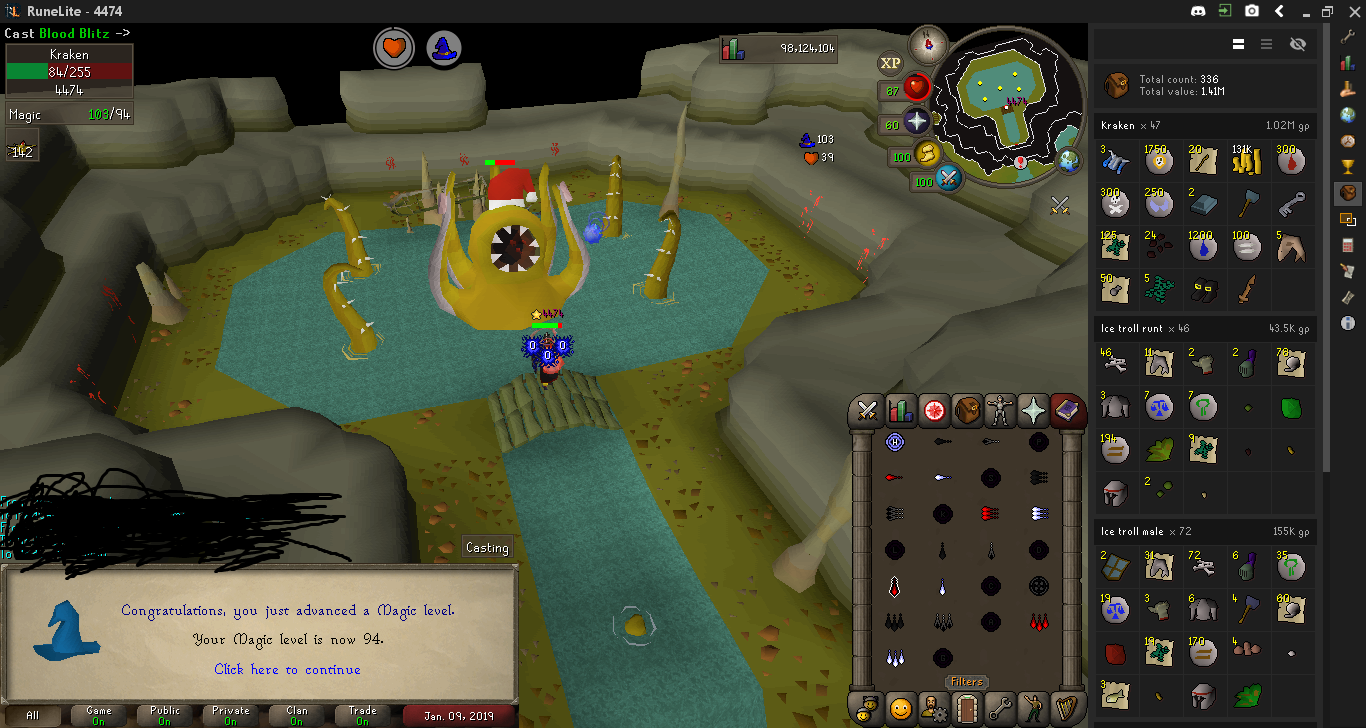Toggle quick prayers with the prayer orb
Image resolution: width=1366 pixels, height=728 pixels.
[x=917, y=122]
